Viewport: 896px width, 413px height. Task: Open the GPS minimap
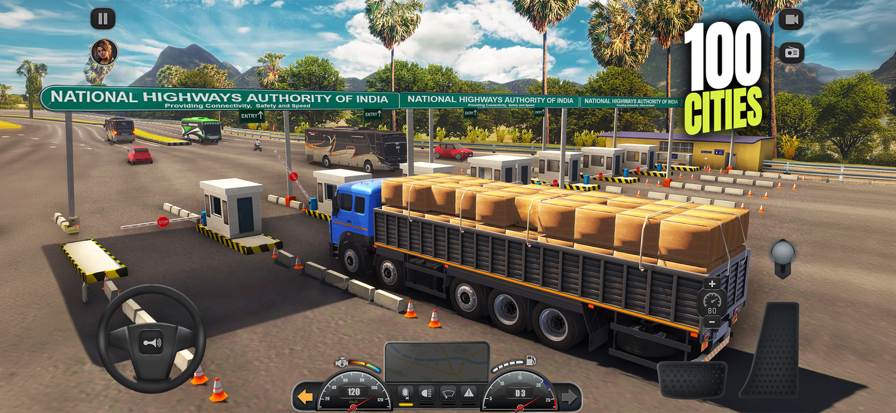point(436,361)
